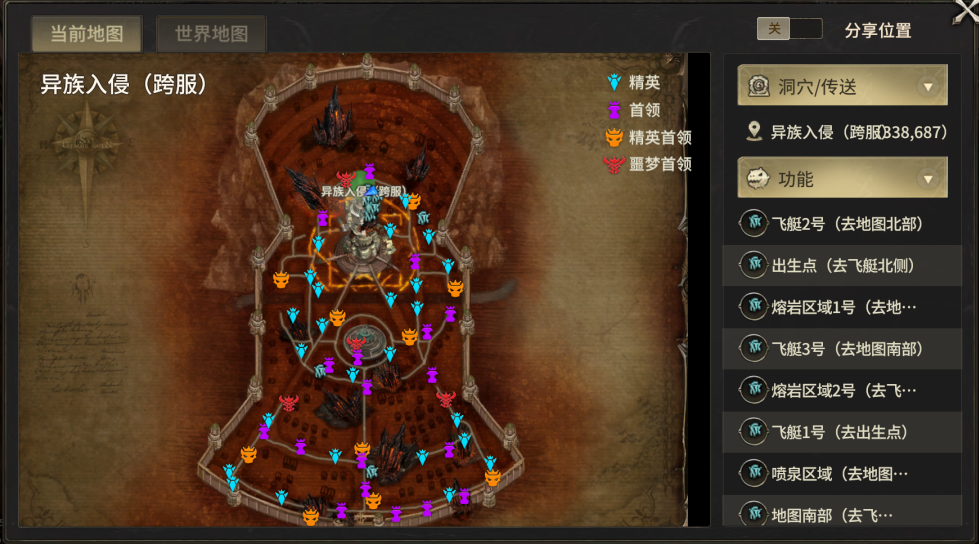Toggle the 分享位置 switch

pos(789,29)
